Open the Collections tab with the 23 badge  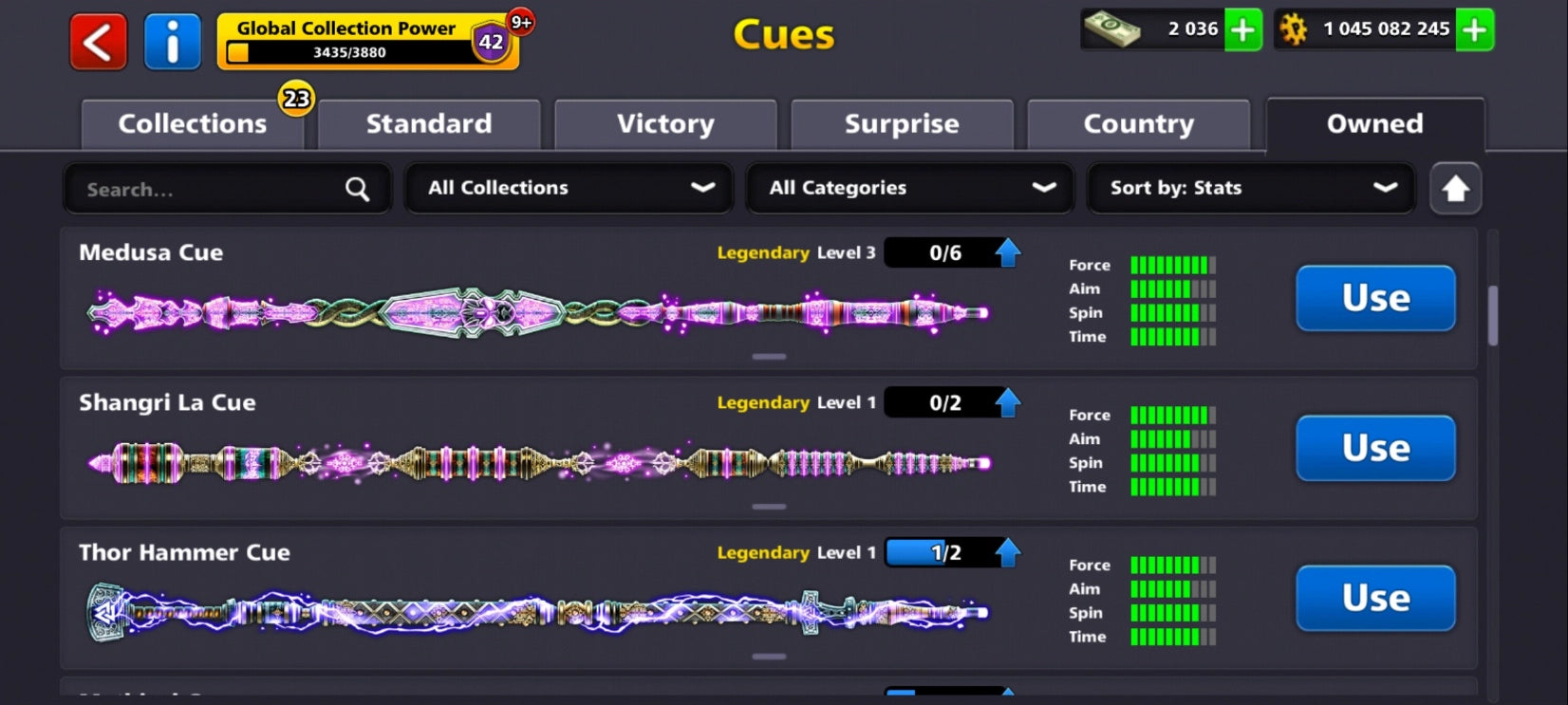click(191, 123)
